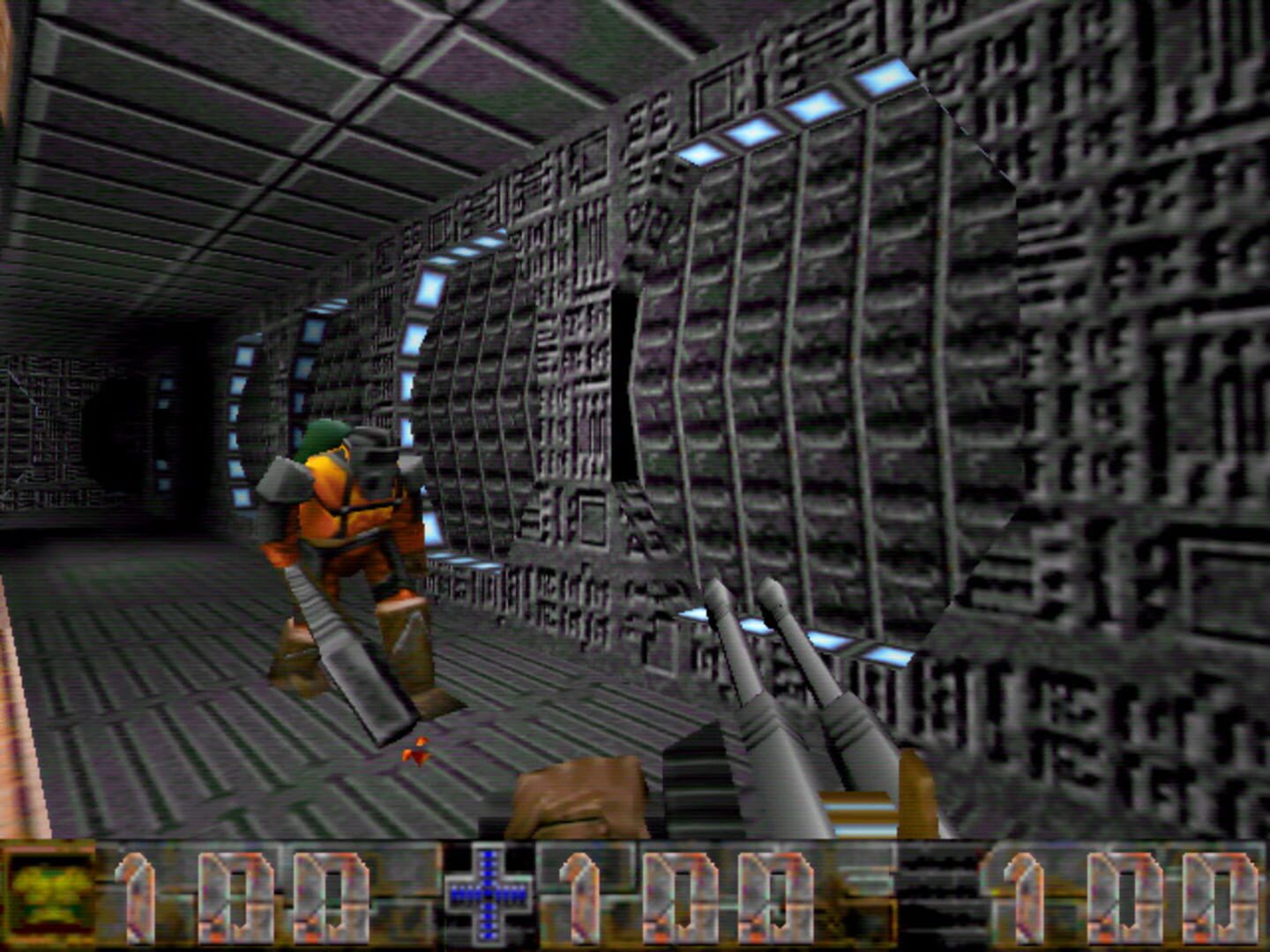Click the red gib beside the enemy's feet
Viewport: 1270px width, 952px height.
point(415,752)
